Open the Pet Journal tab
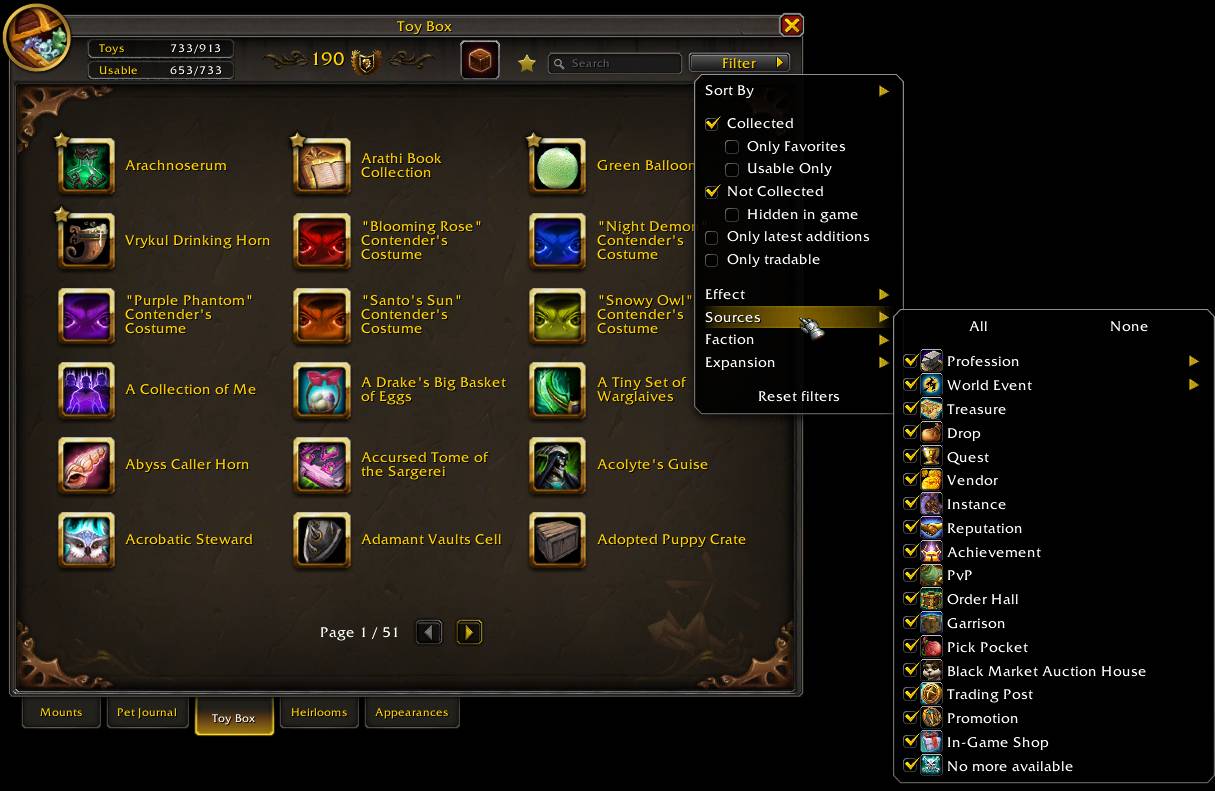The width and height of the screenshot is (1215, 791). tap(146, 712)
